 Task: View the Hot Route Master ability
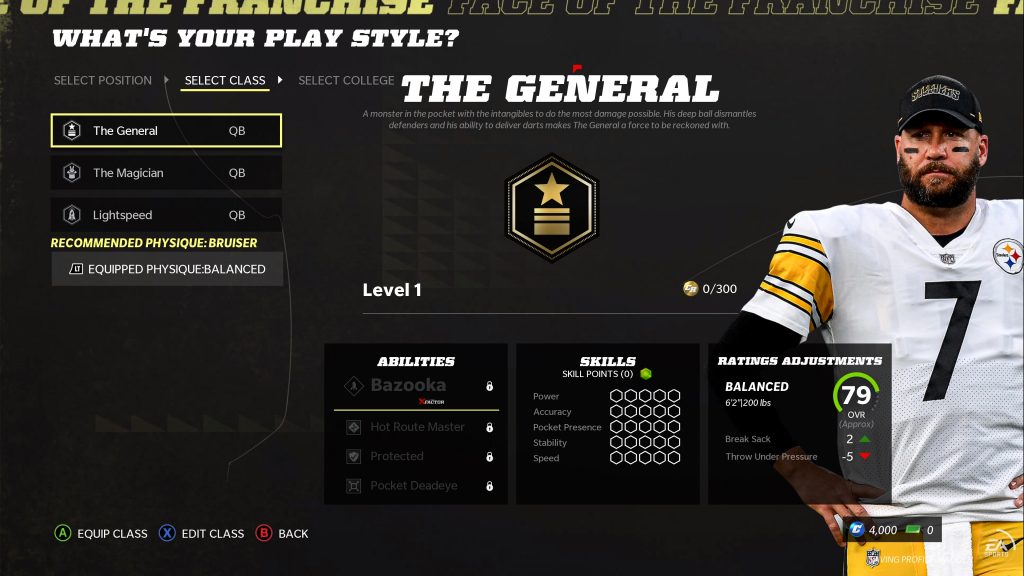coord(416,427)
